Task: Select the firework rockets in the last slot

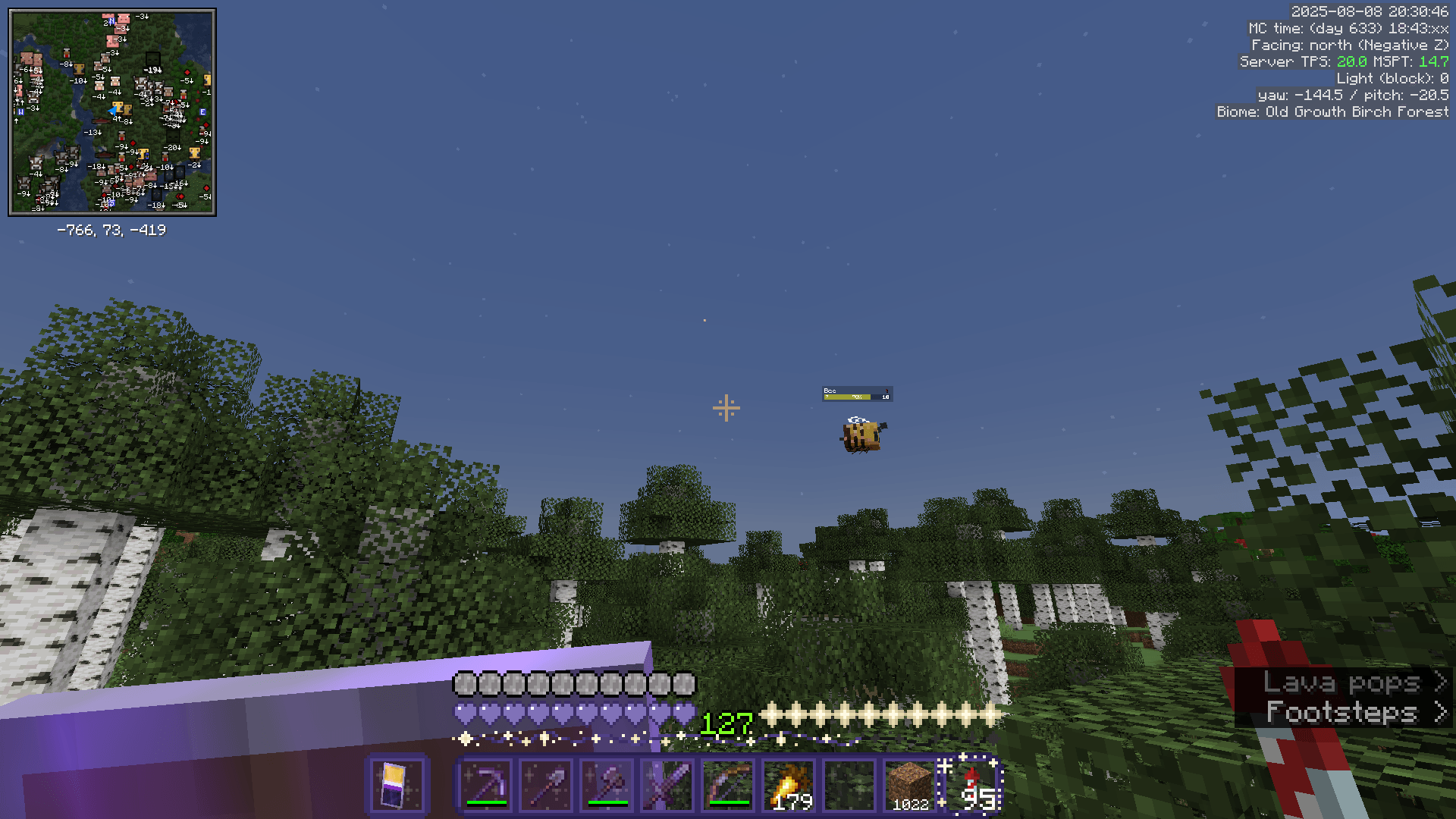Action: pos(973,785)
